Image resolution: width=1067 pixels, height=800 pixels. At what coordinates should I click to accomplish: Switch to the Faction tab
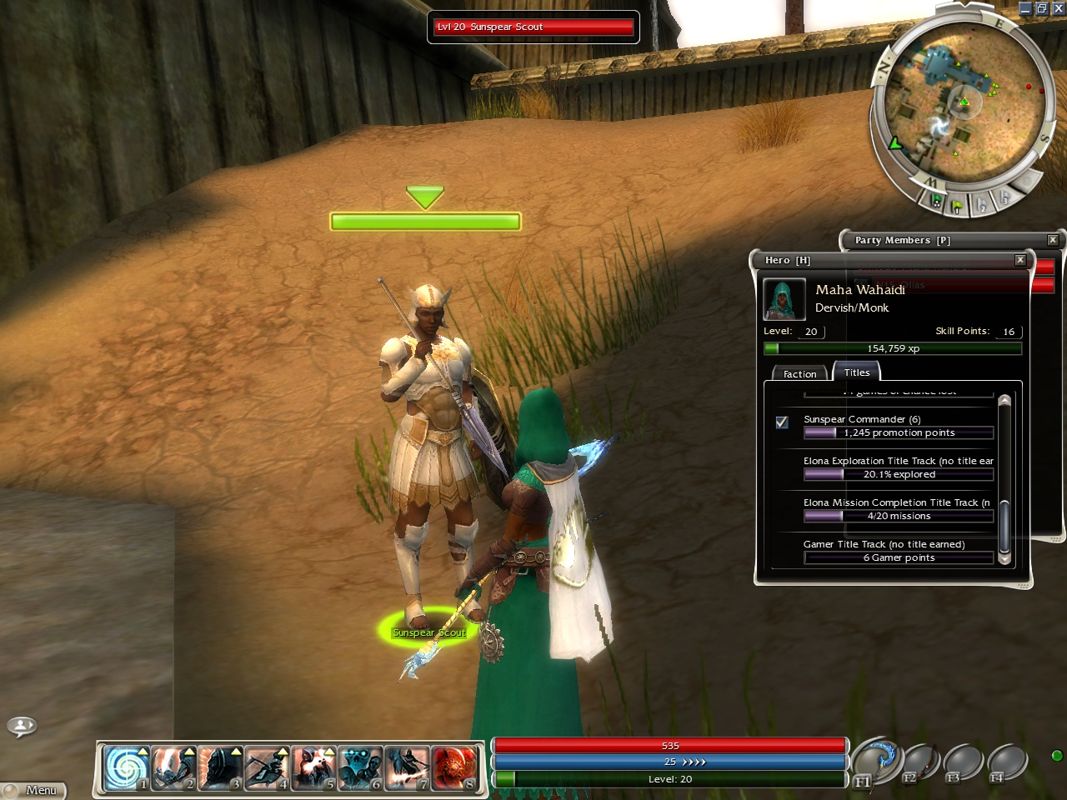point(800,373)
